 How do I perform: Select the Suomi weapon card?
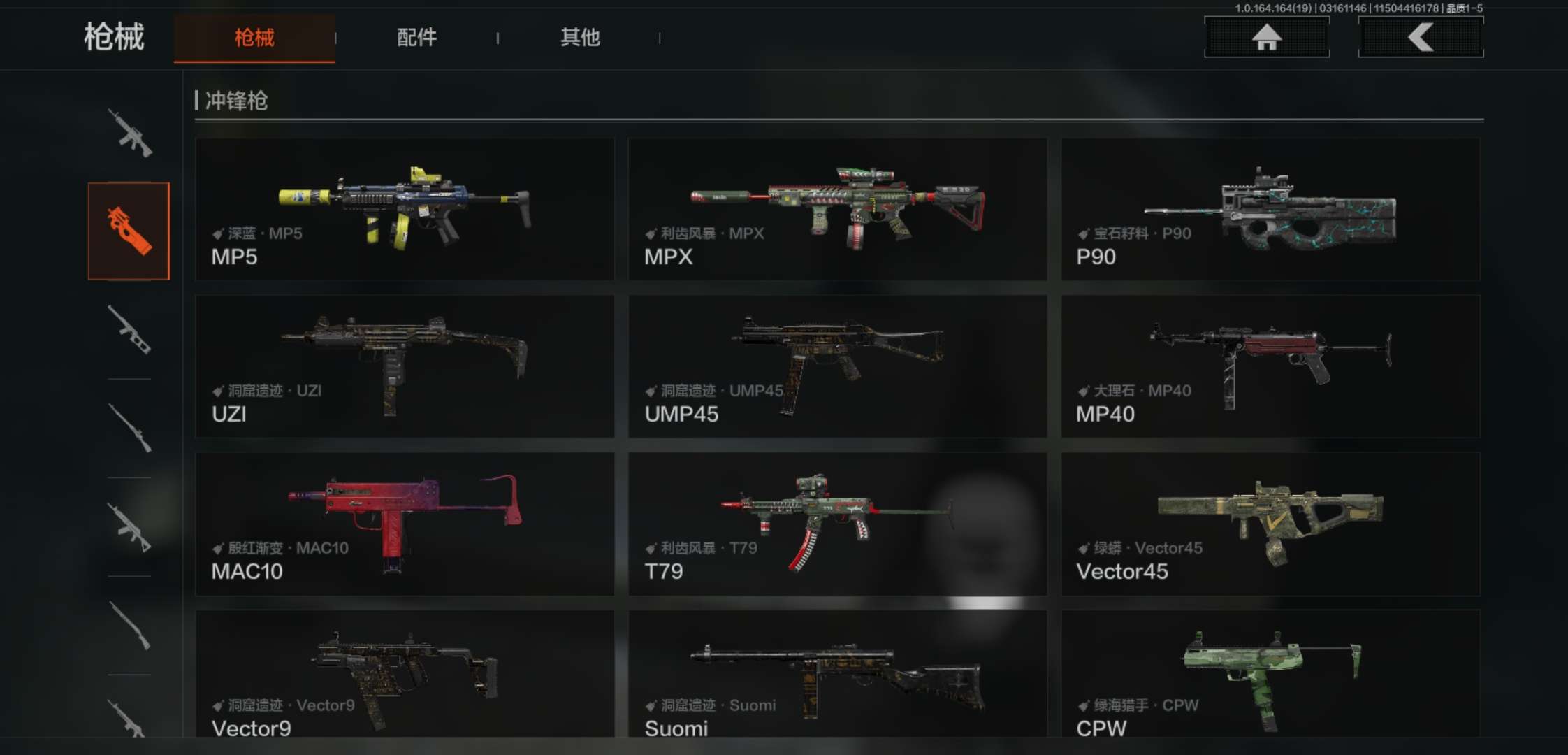click(x=837, y=673)
